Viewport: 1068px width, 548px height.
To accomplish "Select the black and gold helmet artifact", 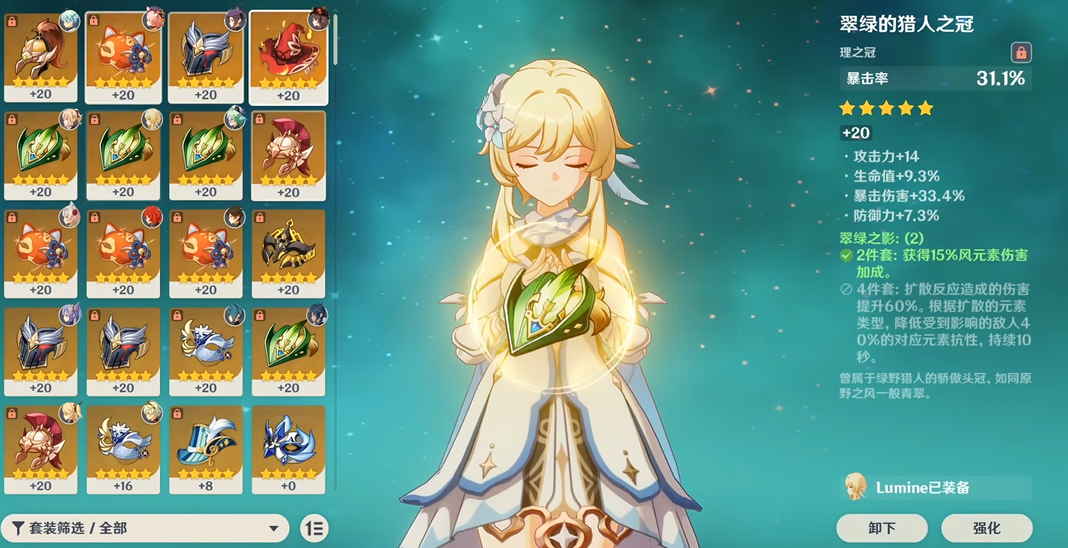I will click(288, 252).
